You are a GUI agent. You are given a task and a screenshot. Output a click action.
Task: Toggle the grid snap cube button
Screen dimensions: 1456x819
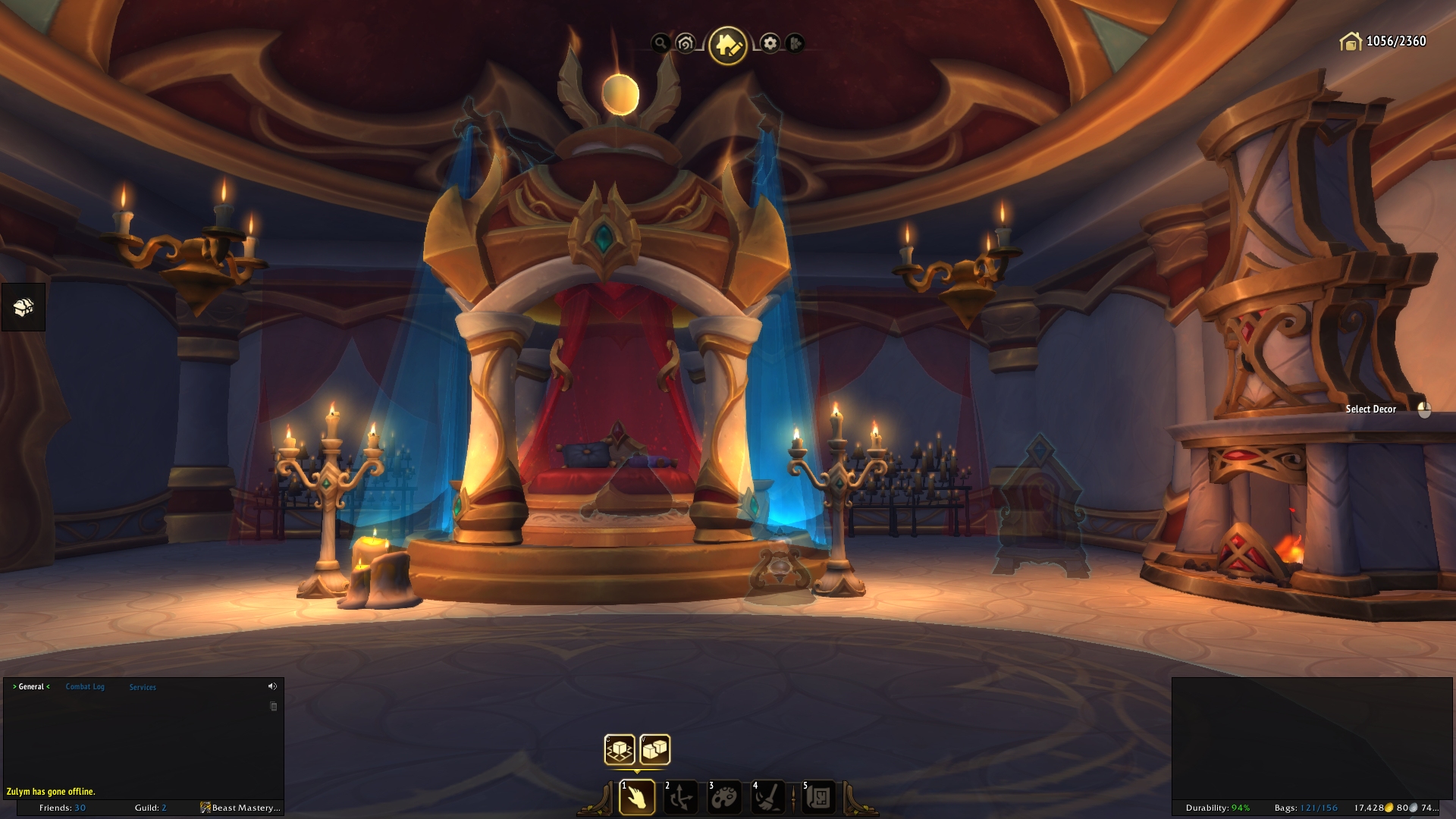pos(620,750)
